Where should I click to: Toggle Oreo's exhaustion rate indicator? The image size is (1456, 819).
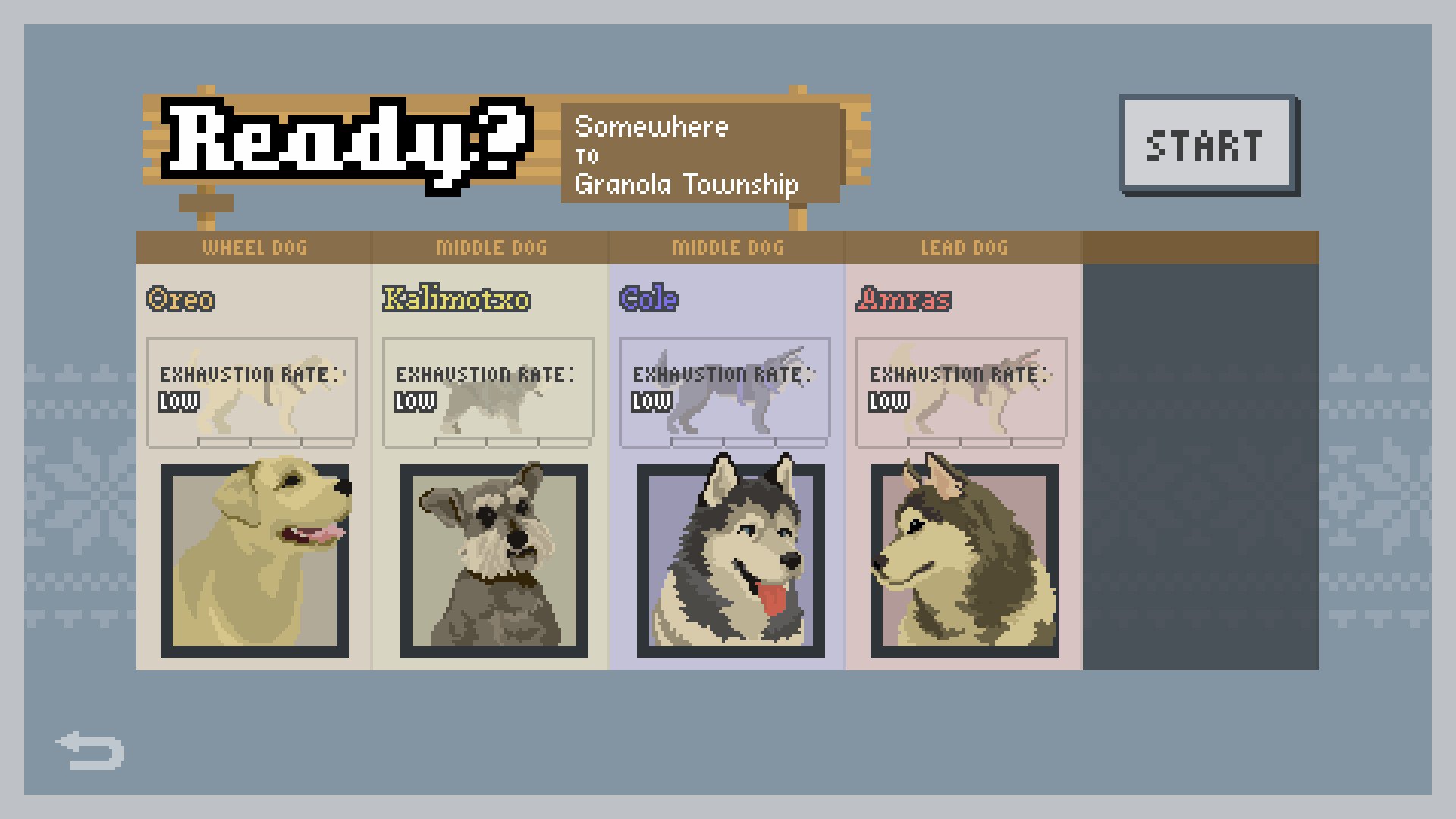coord(177,402)
